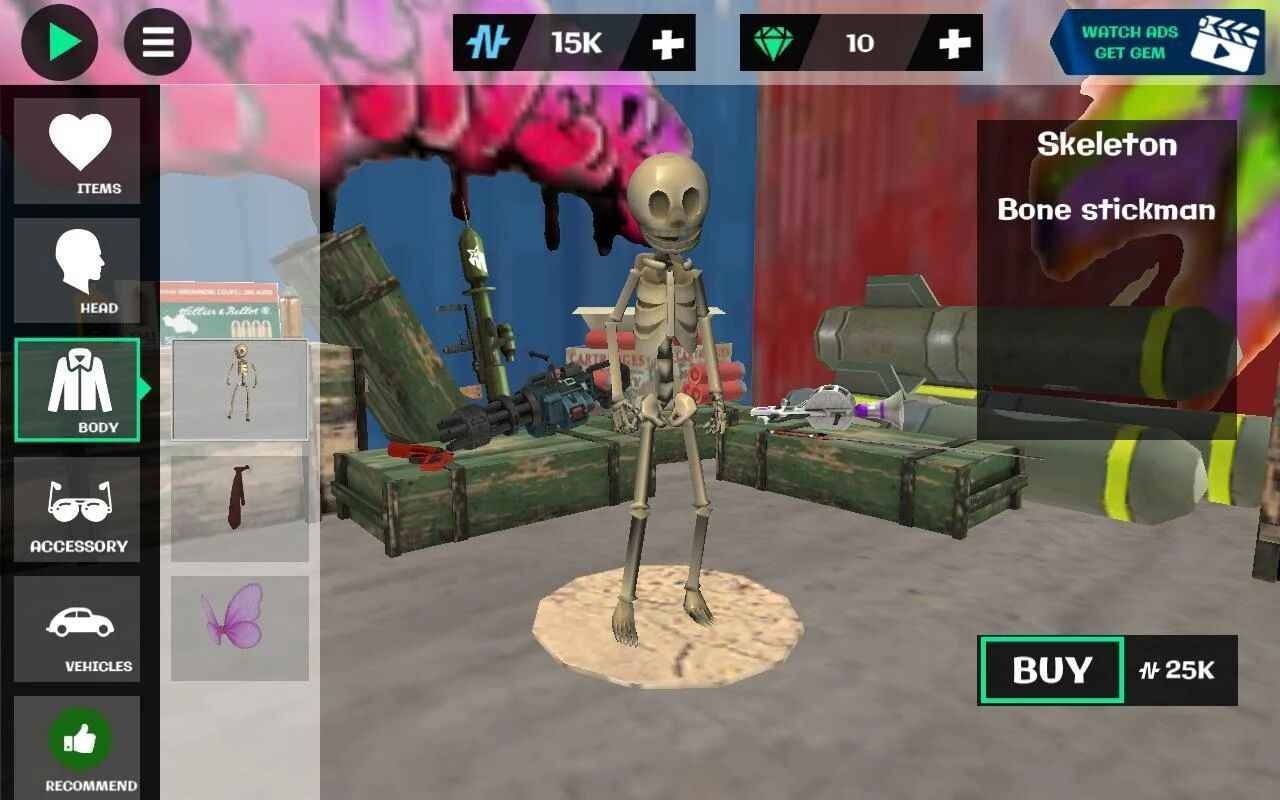Open the hamburger menu icon

tap(157, 42)
